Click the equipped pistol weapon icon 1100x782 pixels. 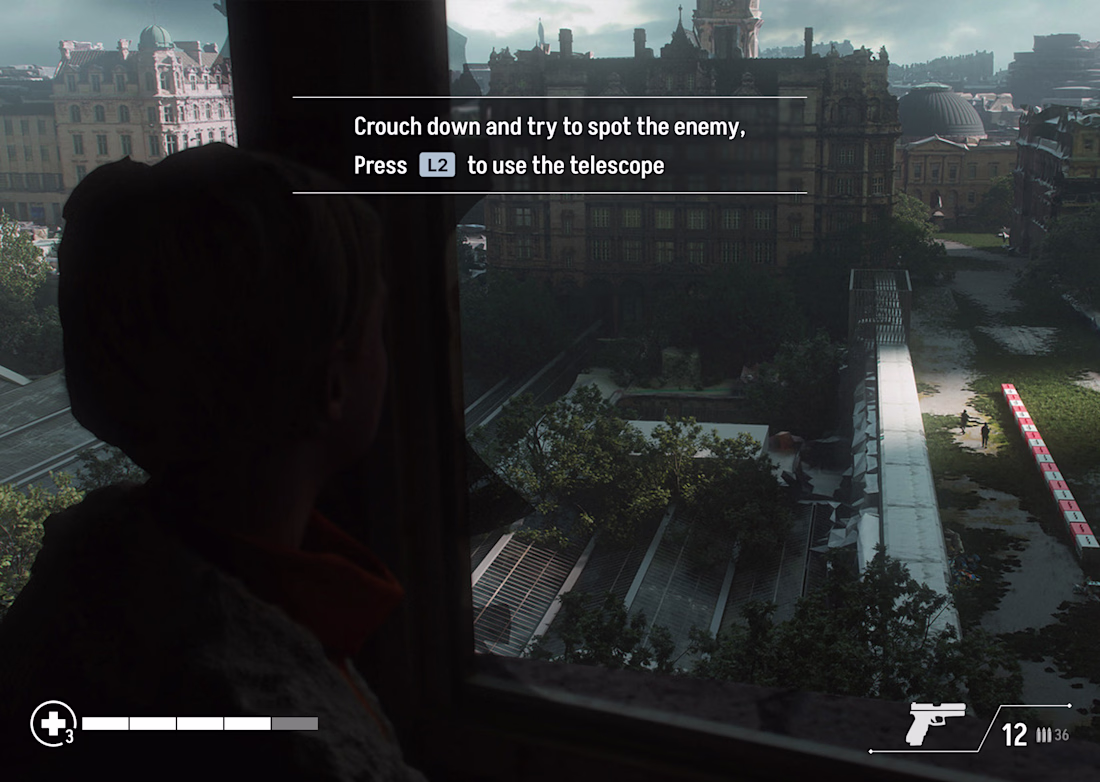coord(936,722)
